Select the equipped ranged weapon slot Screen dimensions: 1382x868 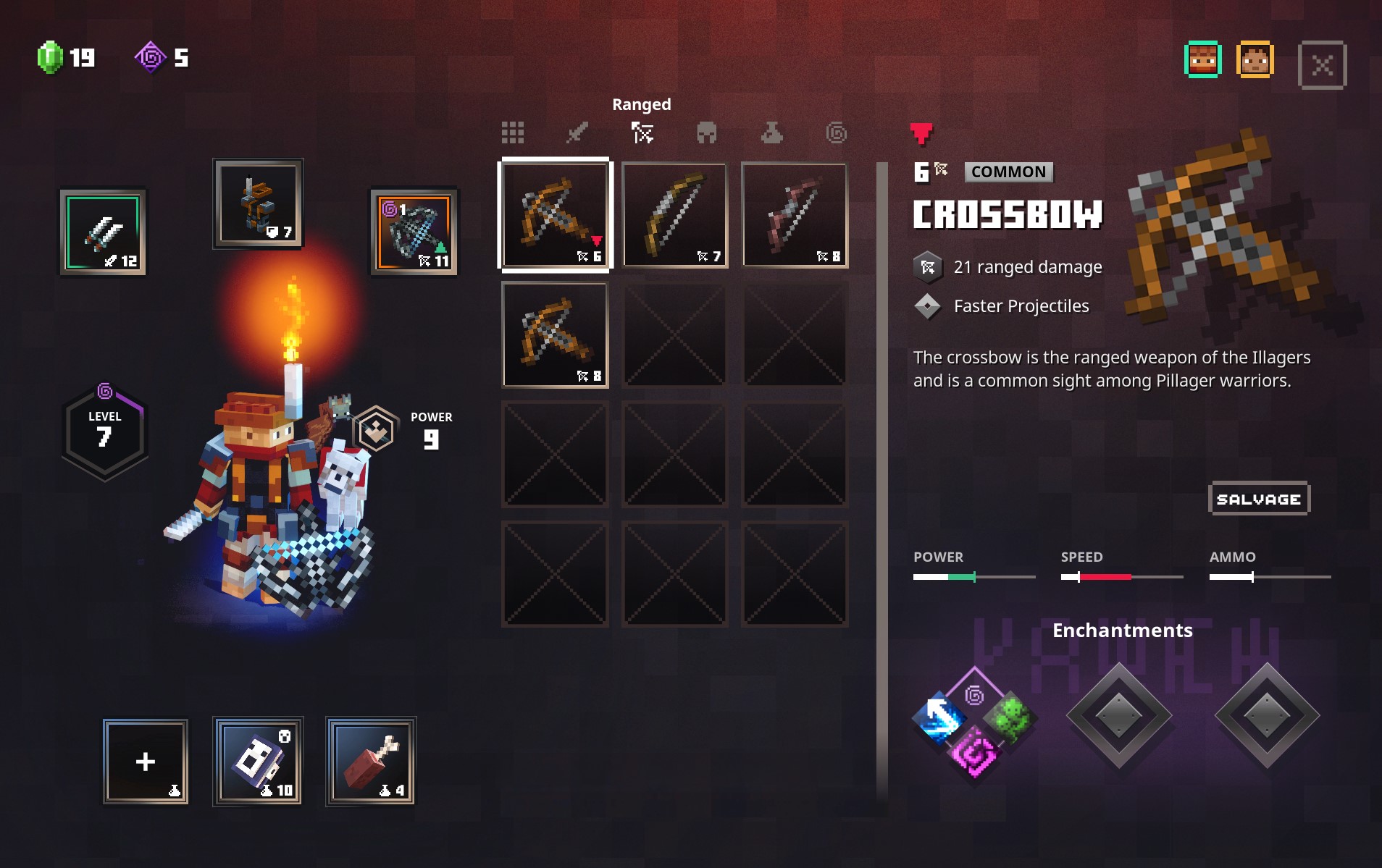414,232
